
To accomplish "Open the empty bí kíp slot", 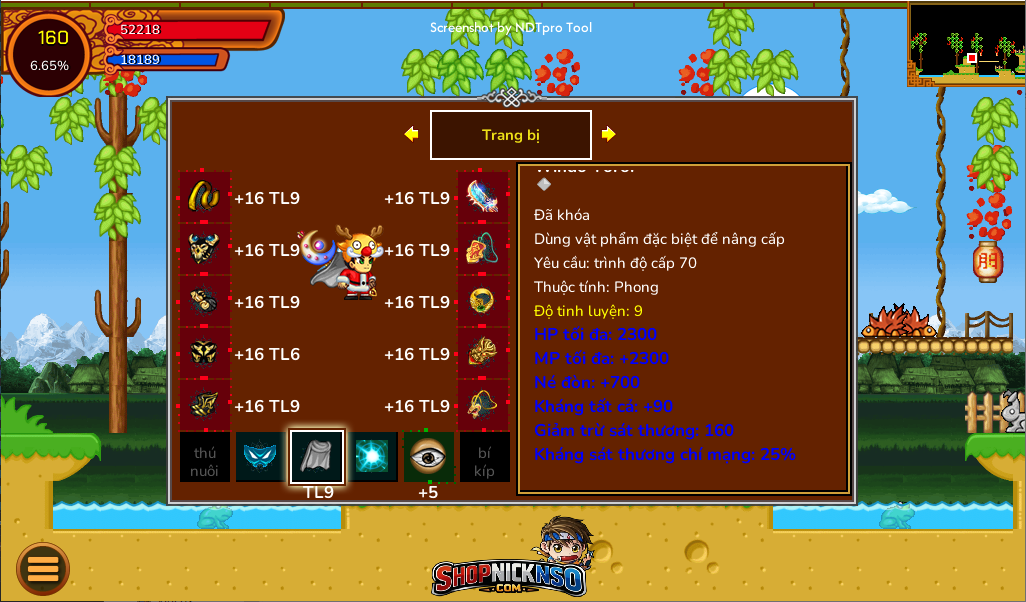I will (x=484, y=457).
